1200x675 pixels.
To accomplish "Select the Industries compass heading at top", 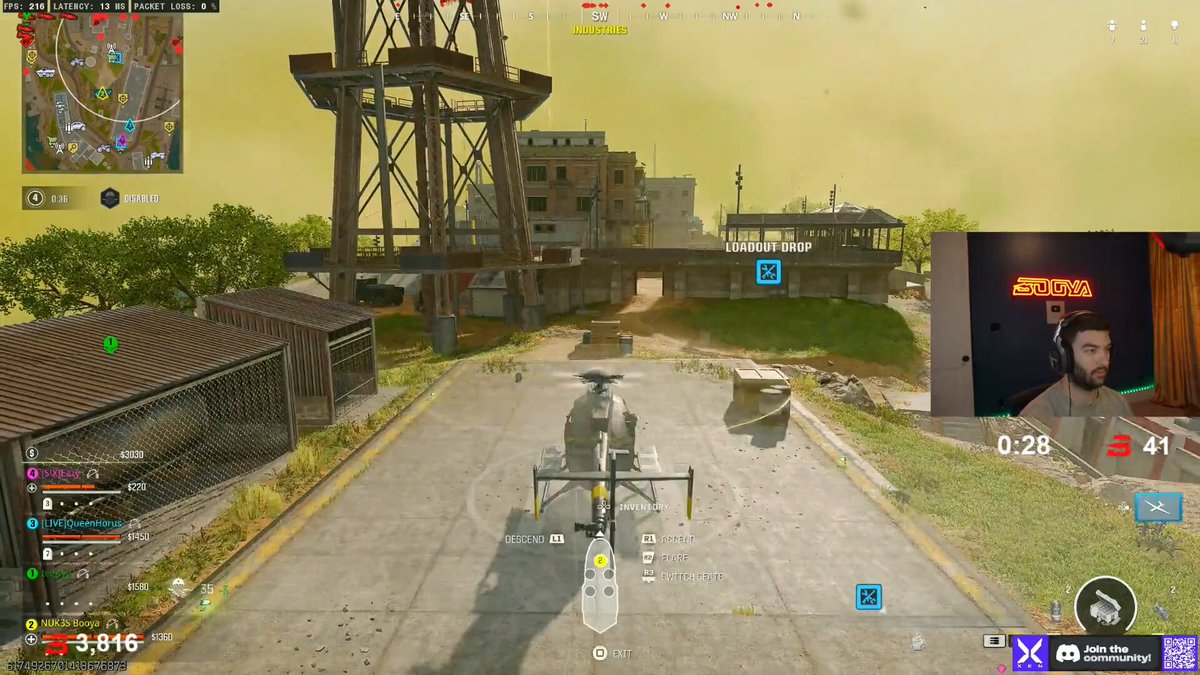I will pos(600,30).
